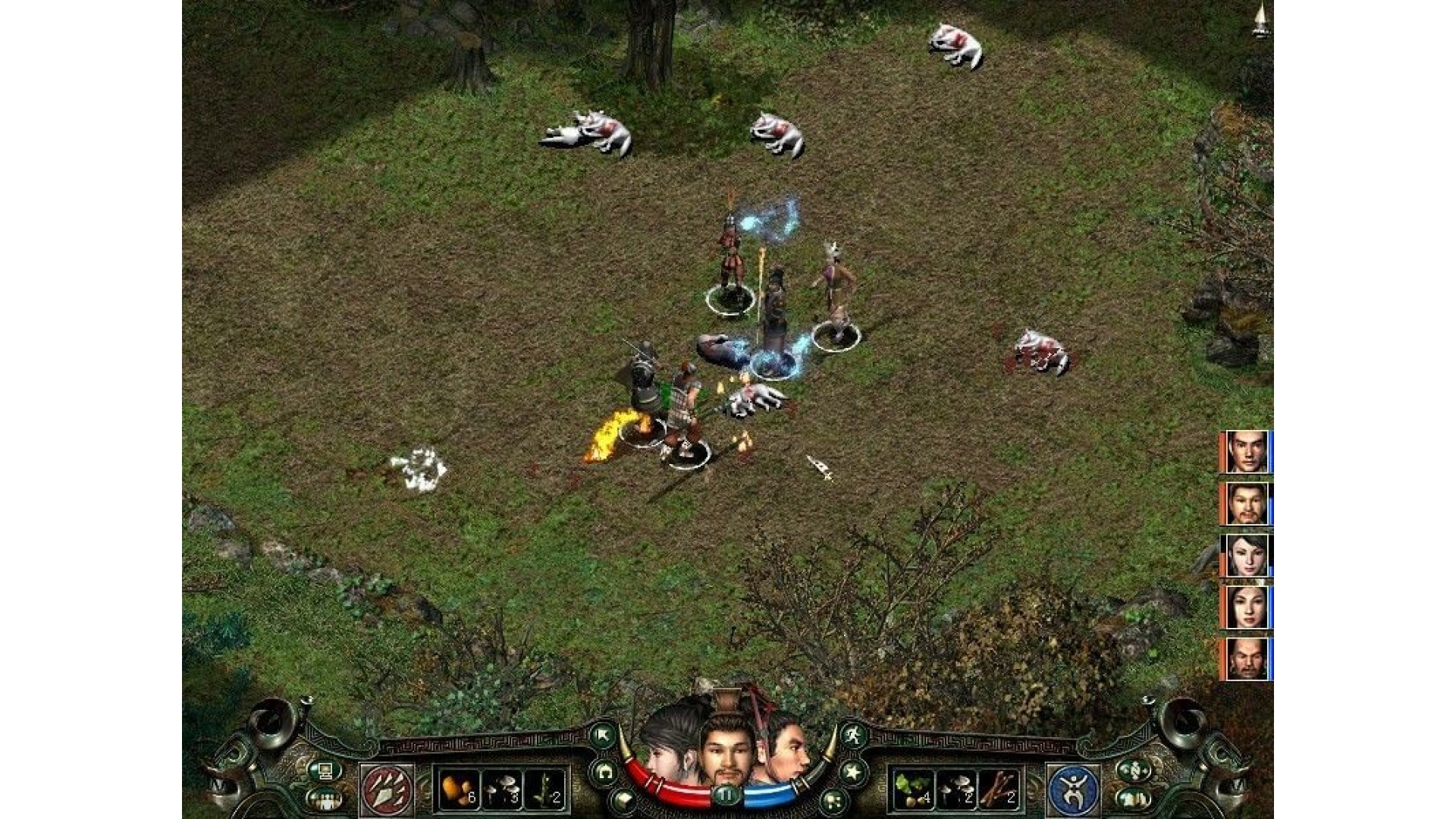Select the top party member portrait
This screenshot has width=1456, height=819.
tap(1247, 452)
